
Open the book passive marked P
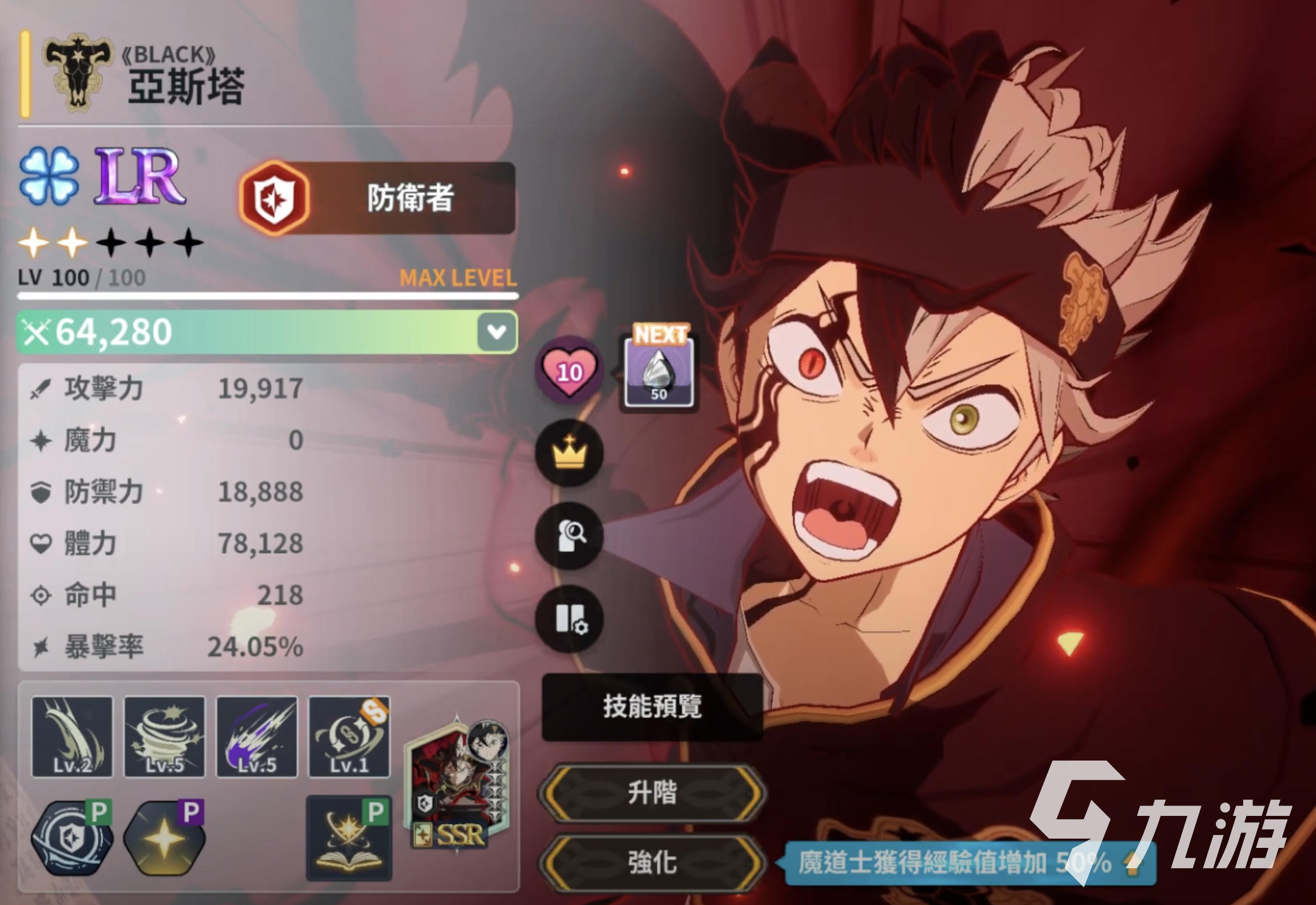(349, 839)
